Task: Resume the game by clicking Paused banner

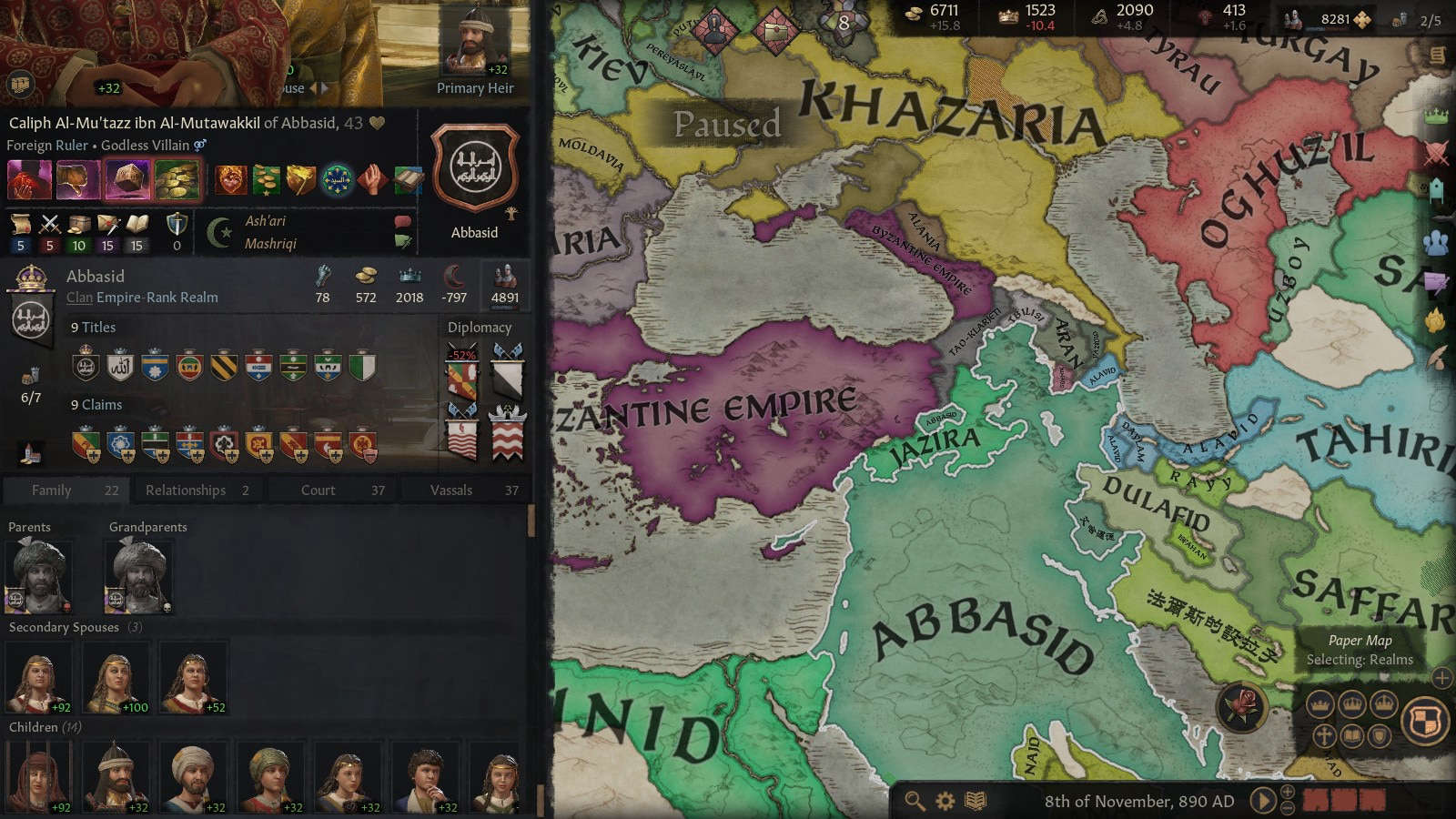Action: tap(728, 123)
